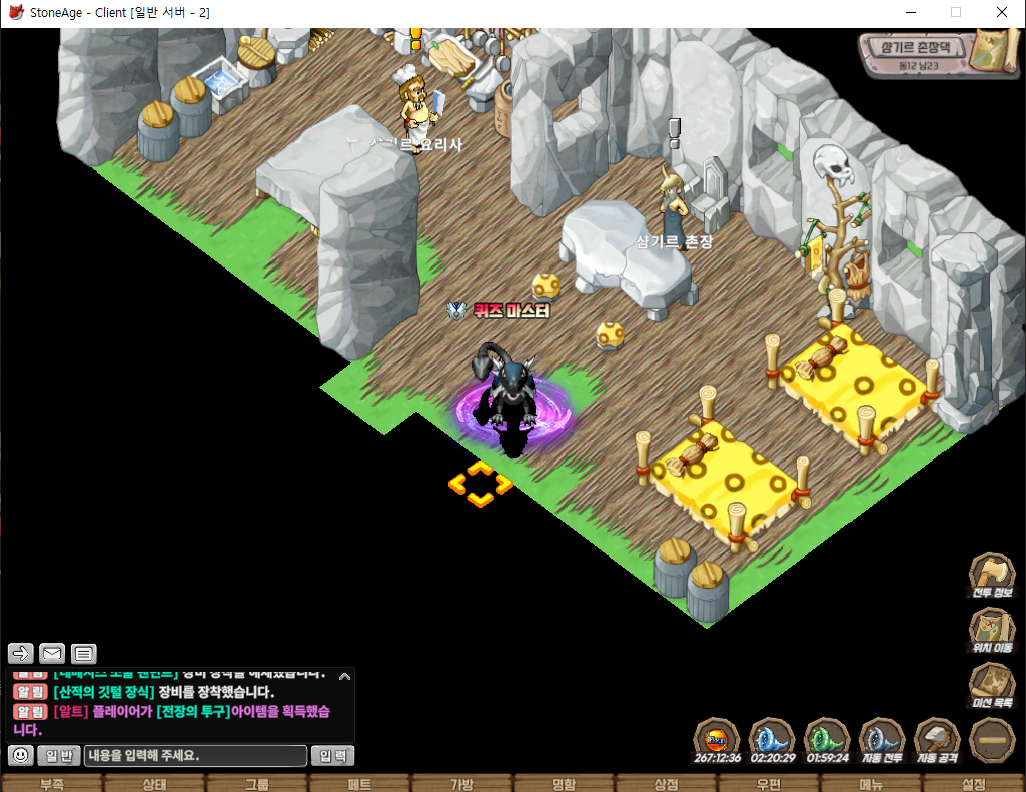Viewport: 1026px width, 792px height.
Task: Open the 위치 이동 map icon
Action: 992,631
